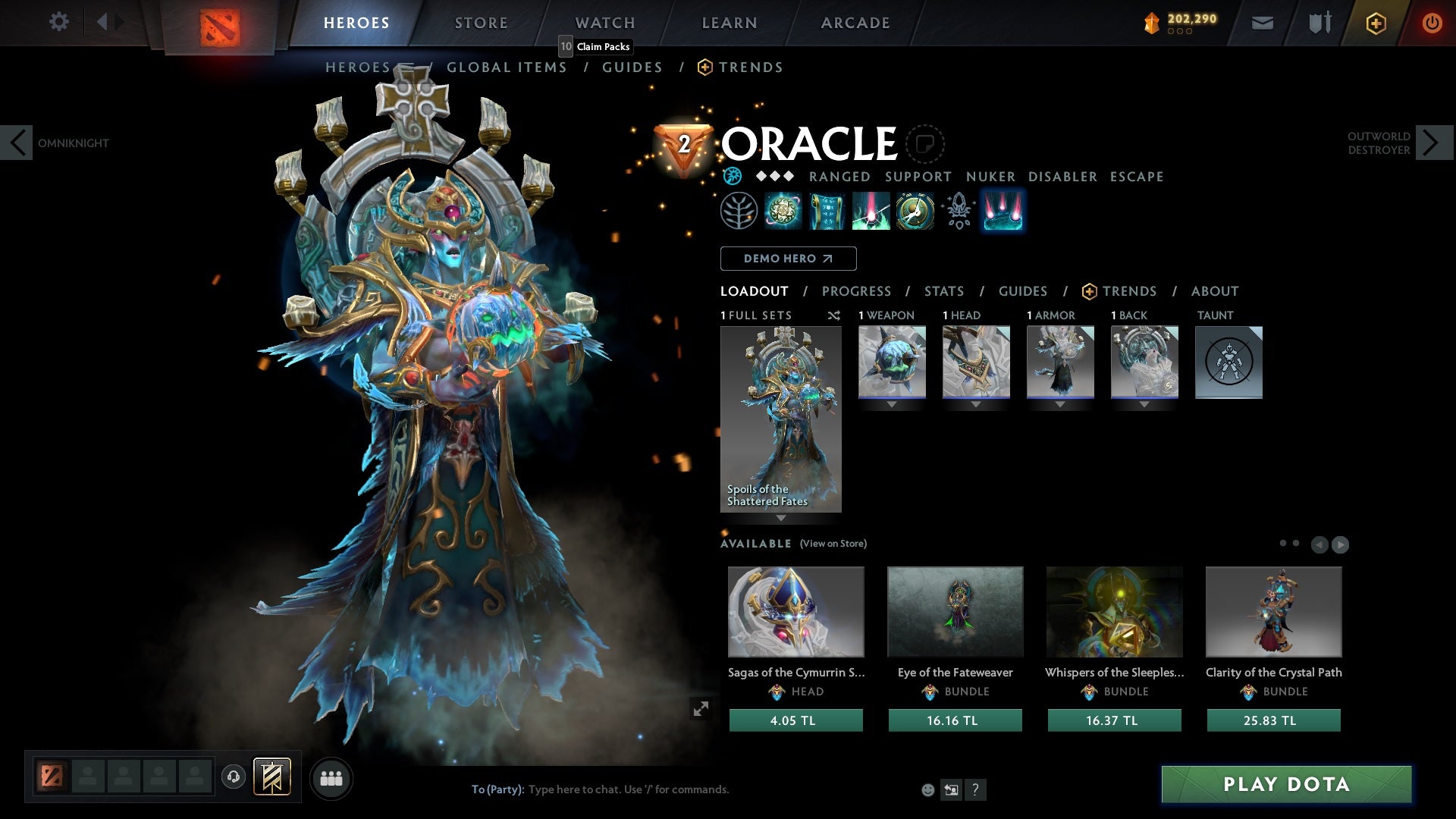Click the Aghanim's Scepter upgrade icon

point(958,210)
